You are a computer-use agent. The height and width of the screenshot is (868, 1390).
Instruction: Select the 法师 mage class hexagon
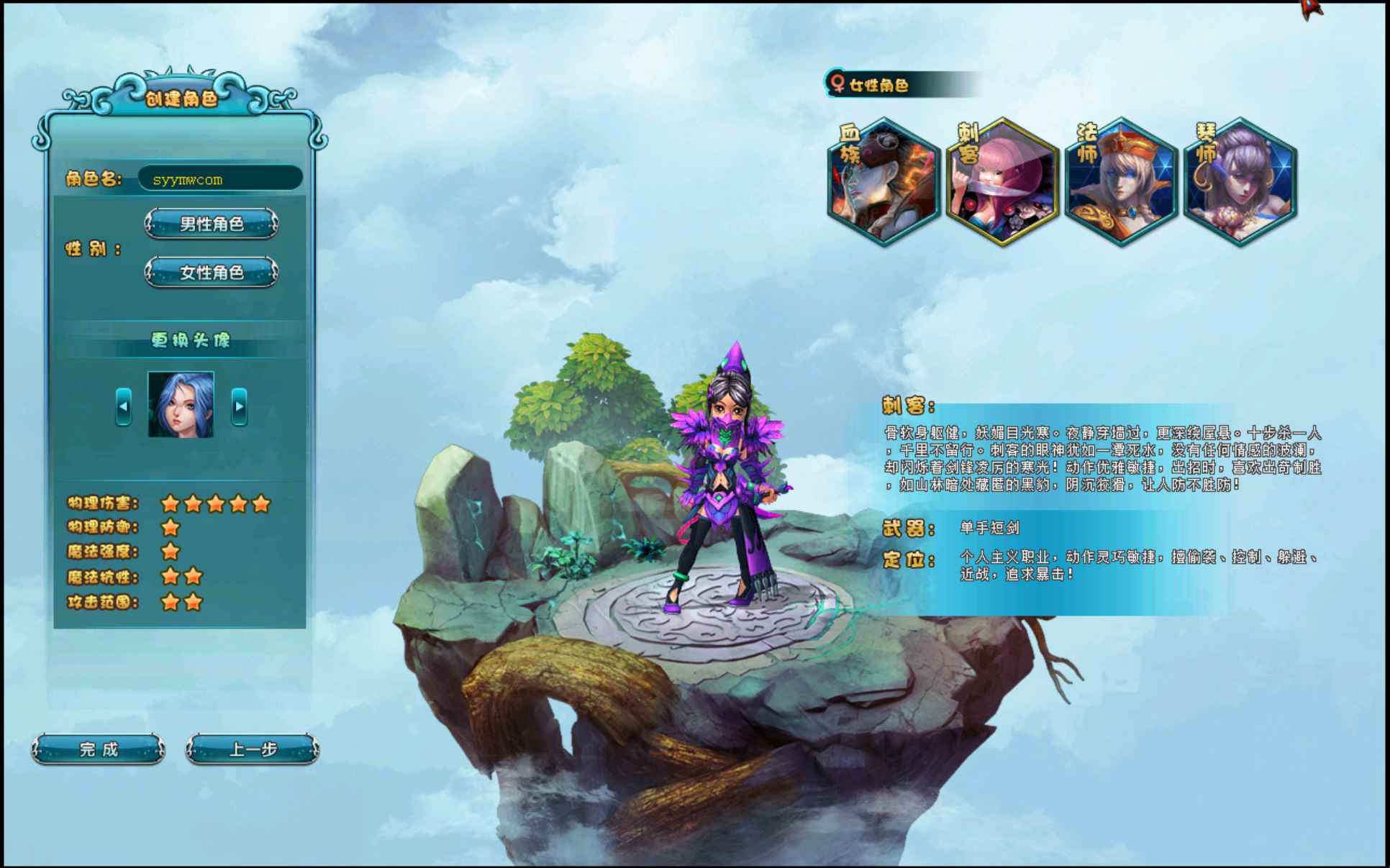(1122, 183)
